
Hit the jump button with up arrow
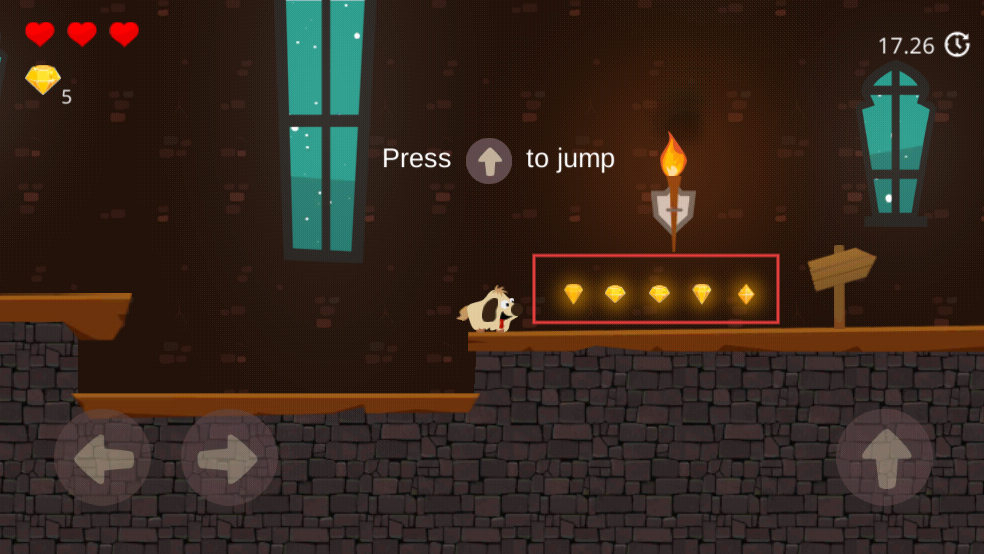coord(885,458)
